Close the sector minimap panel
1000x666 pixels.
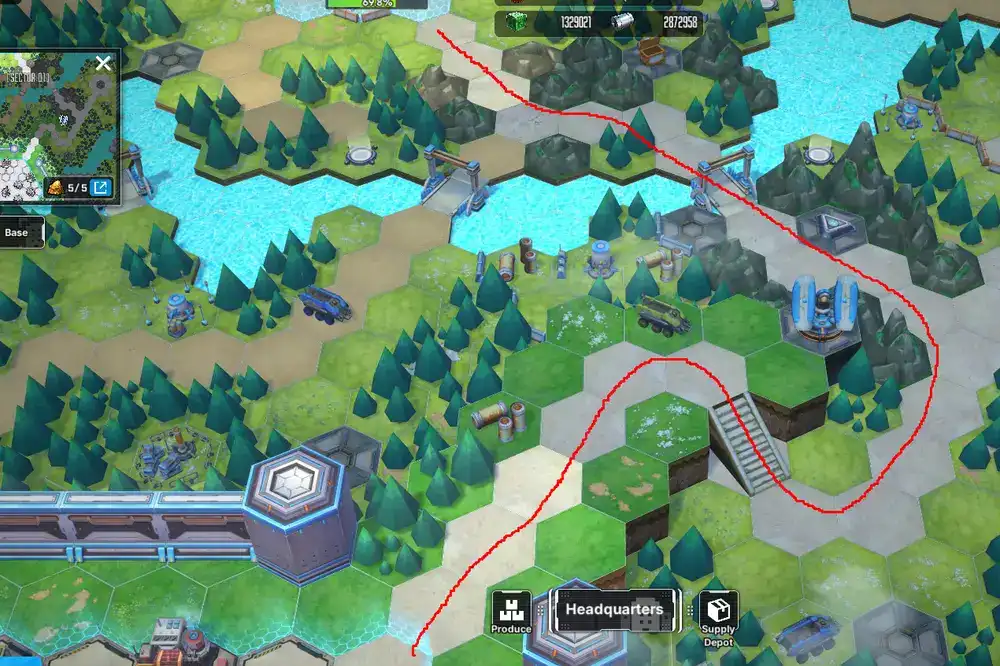click(103, 64)
